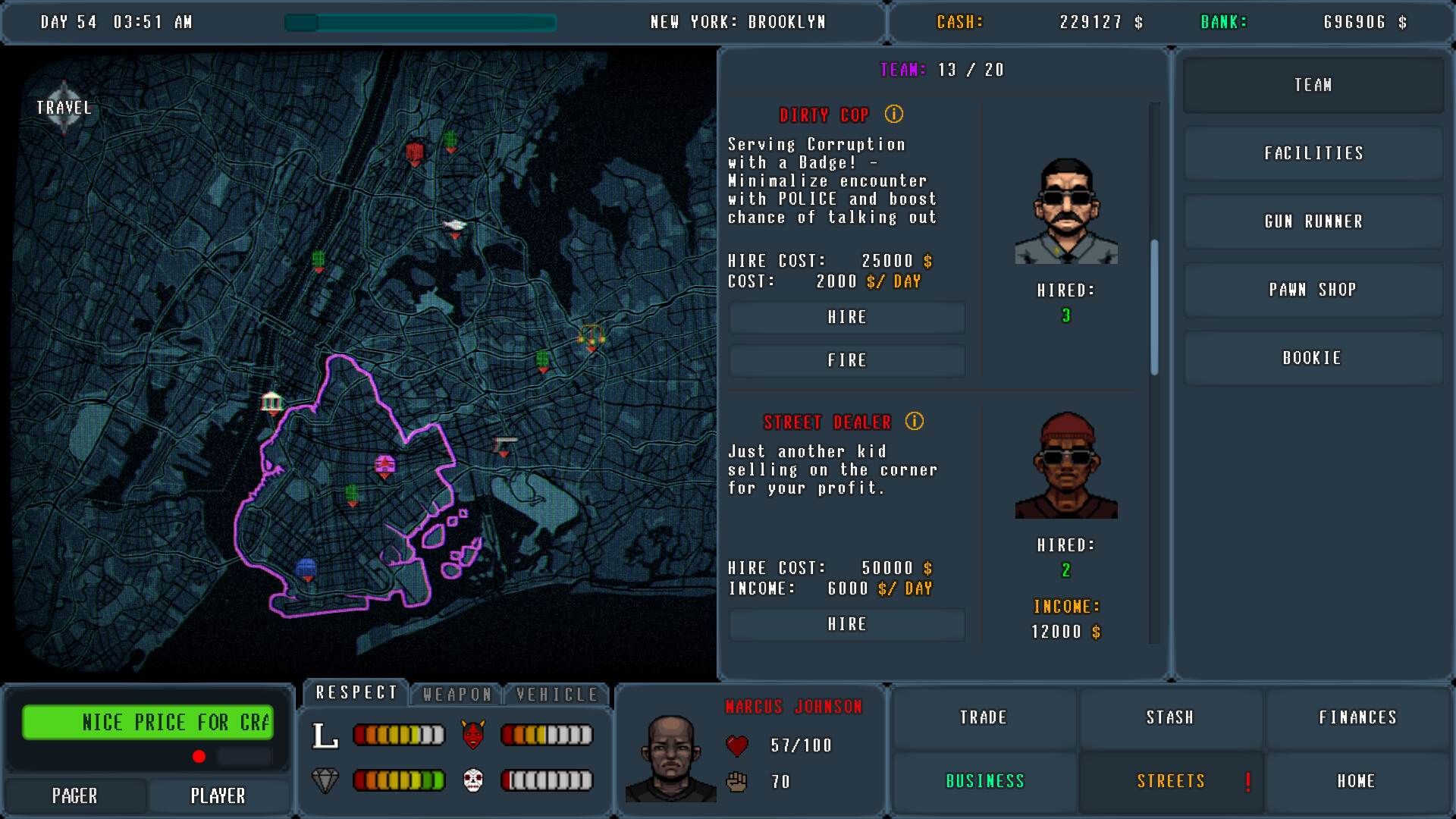Hire a Dirty Cop

[846, 318]
